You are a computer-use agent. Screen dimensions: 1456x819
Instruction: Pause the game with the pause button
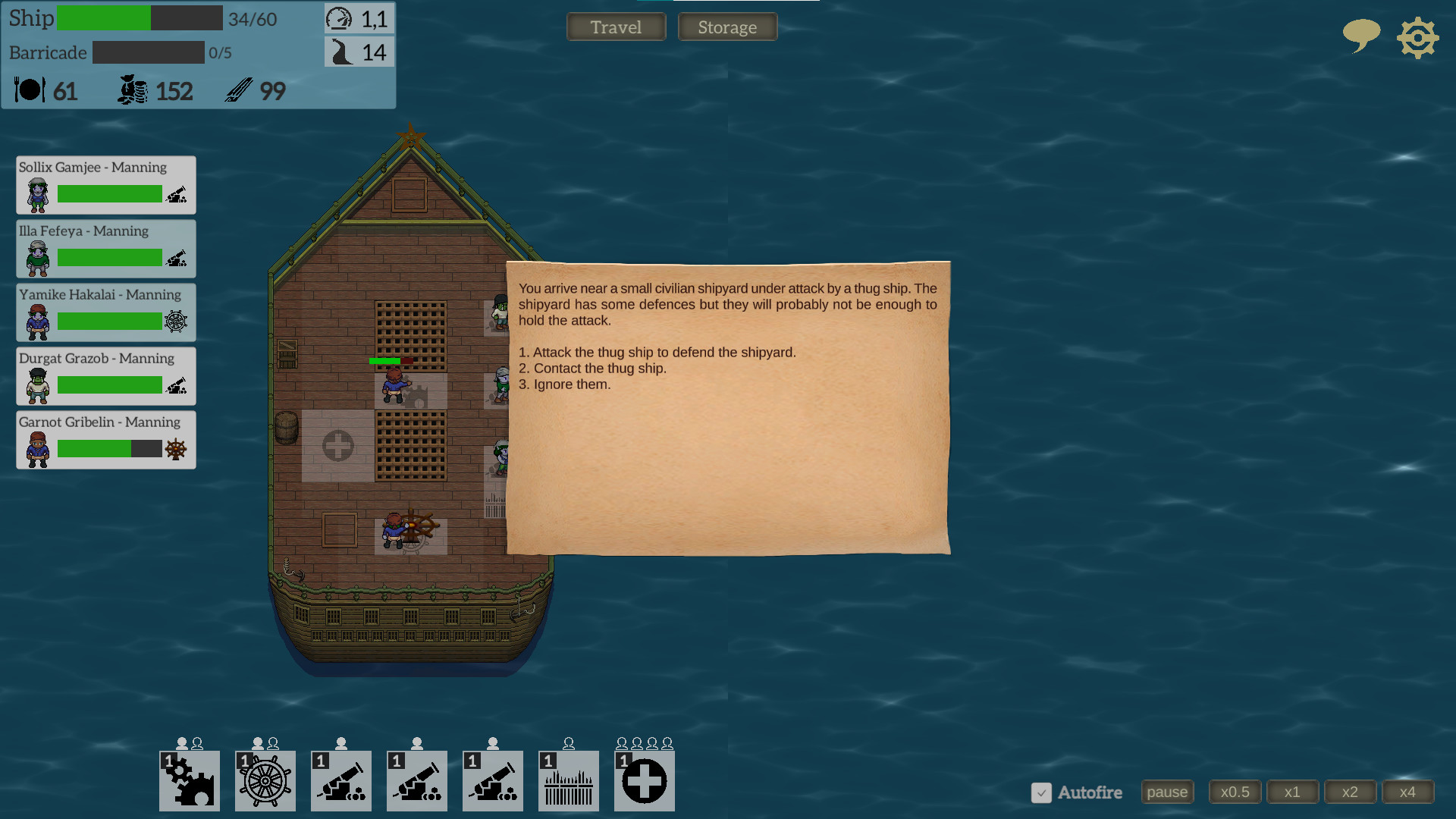(x=1167, y=792)
